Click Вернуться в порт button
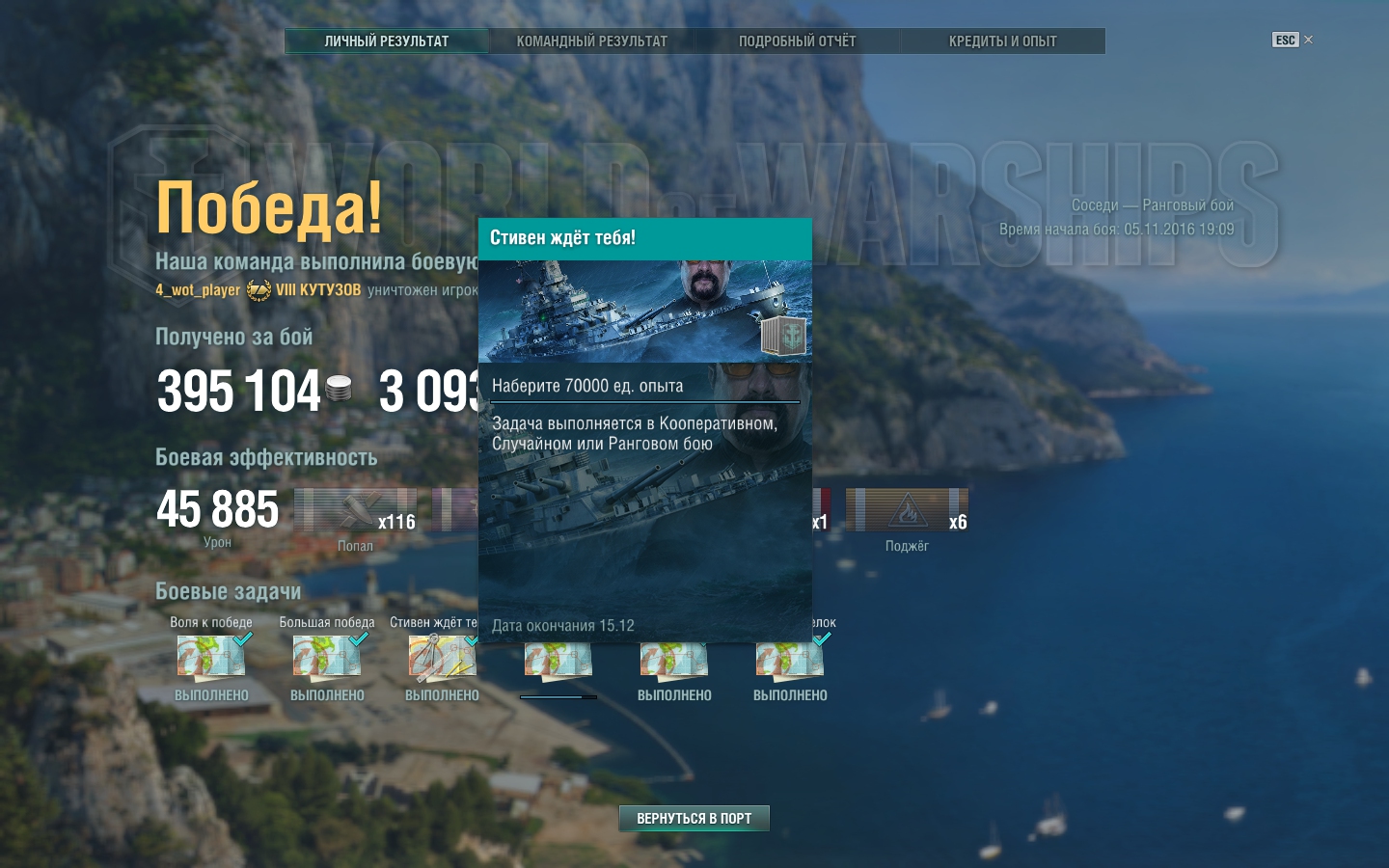Image resolution: width=1389 pixels, height=868 pixels. point(694,818)
